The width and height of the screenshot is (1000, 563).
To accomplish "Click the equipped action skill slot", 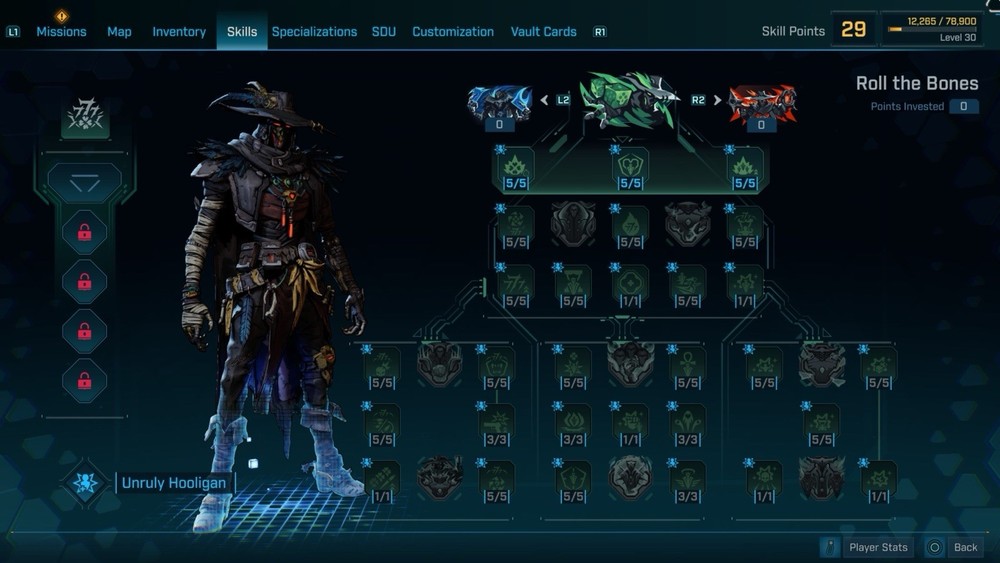I will (x=85, y=119).
